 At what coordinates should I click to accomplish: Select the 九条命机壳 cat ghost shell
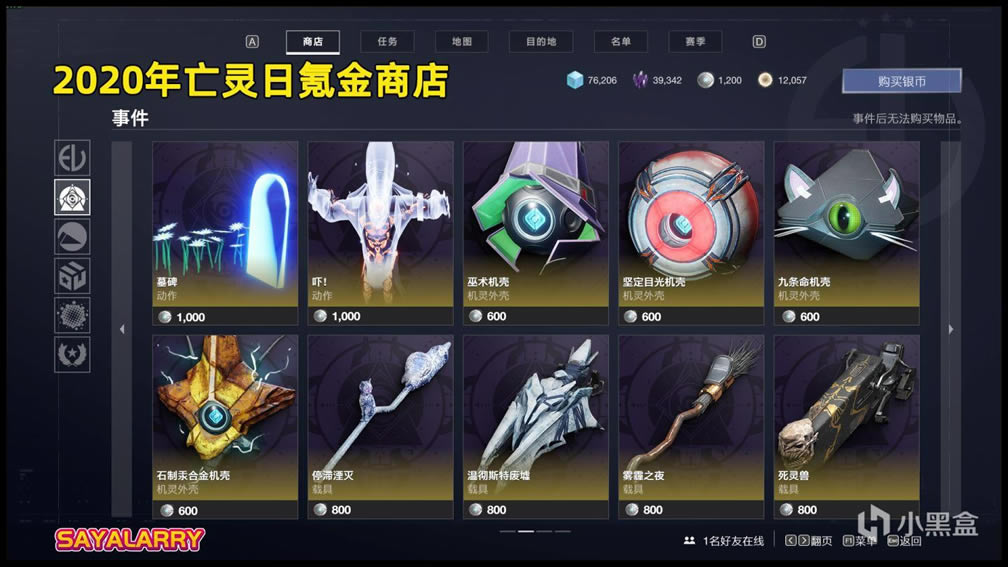[846, 232]
